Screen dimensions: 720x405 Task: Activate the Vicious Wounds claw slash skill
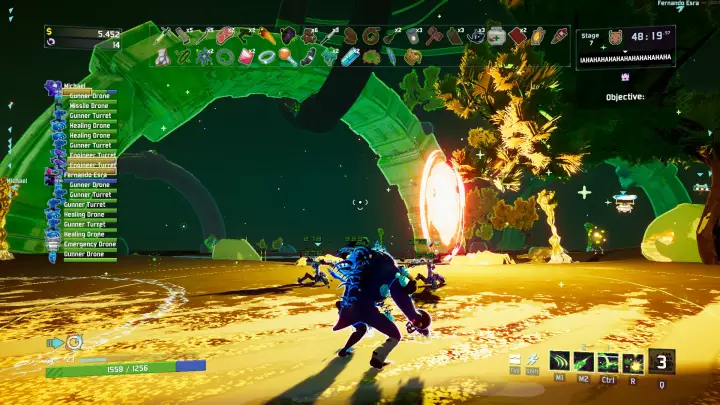click(x=559, y=362)
